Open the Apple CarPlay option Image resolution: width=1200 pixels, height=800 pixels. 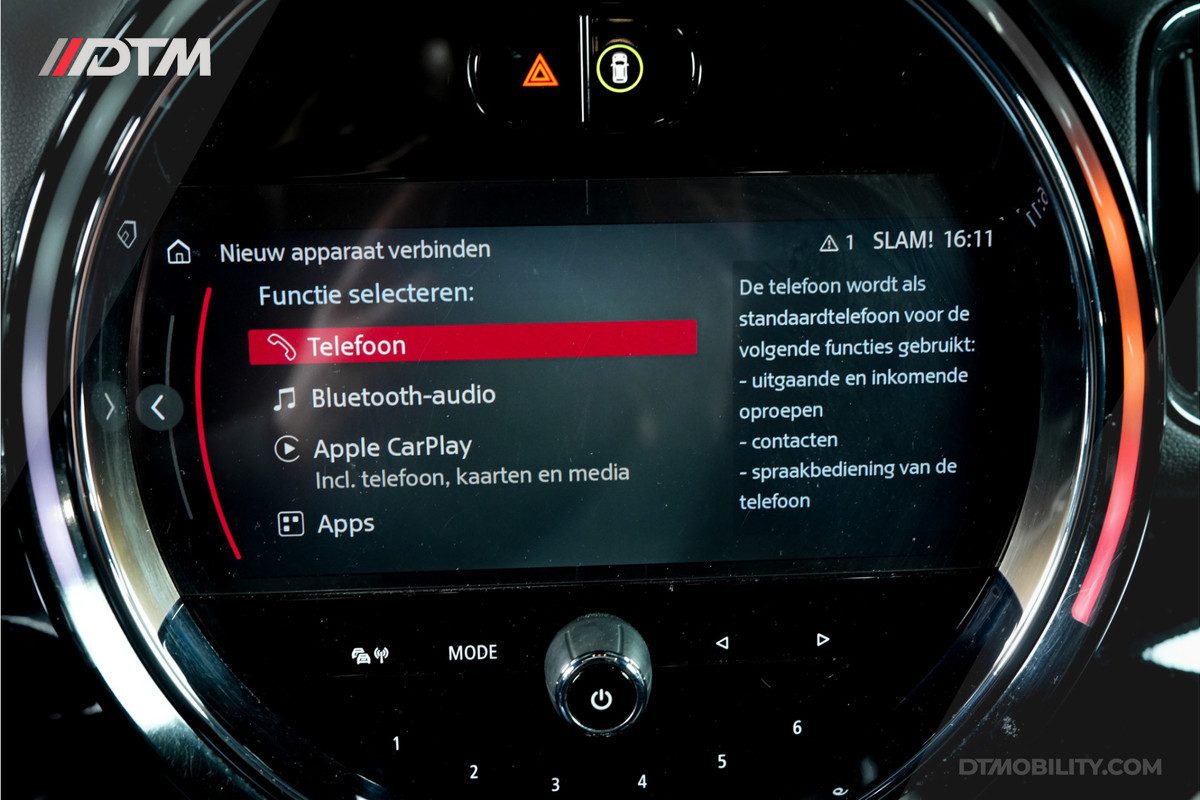coord(391,447)
